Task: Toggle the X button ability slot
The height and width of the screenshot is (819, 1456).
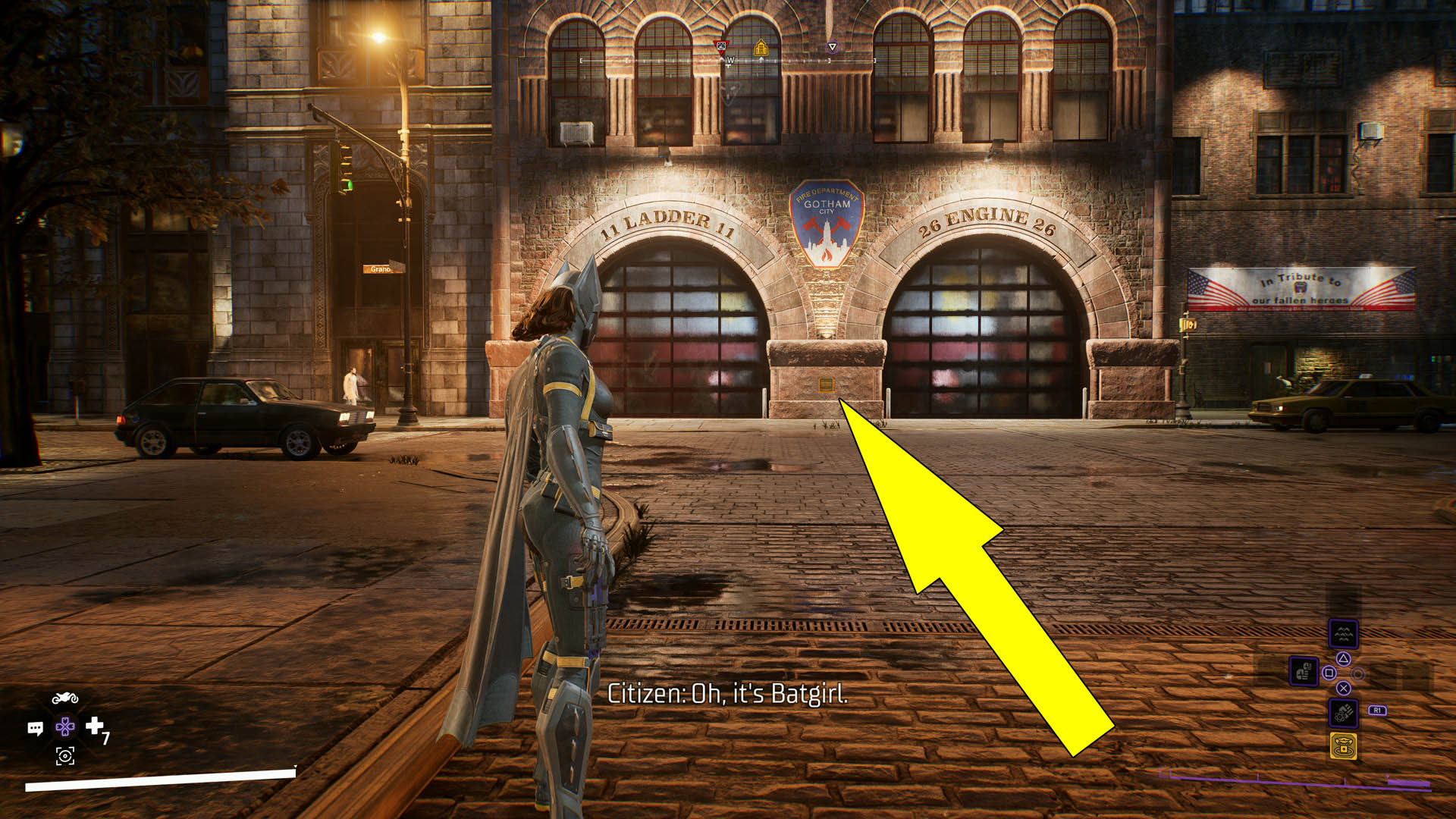Action: point(1344,689)
